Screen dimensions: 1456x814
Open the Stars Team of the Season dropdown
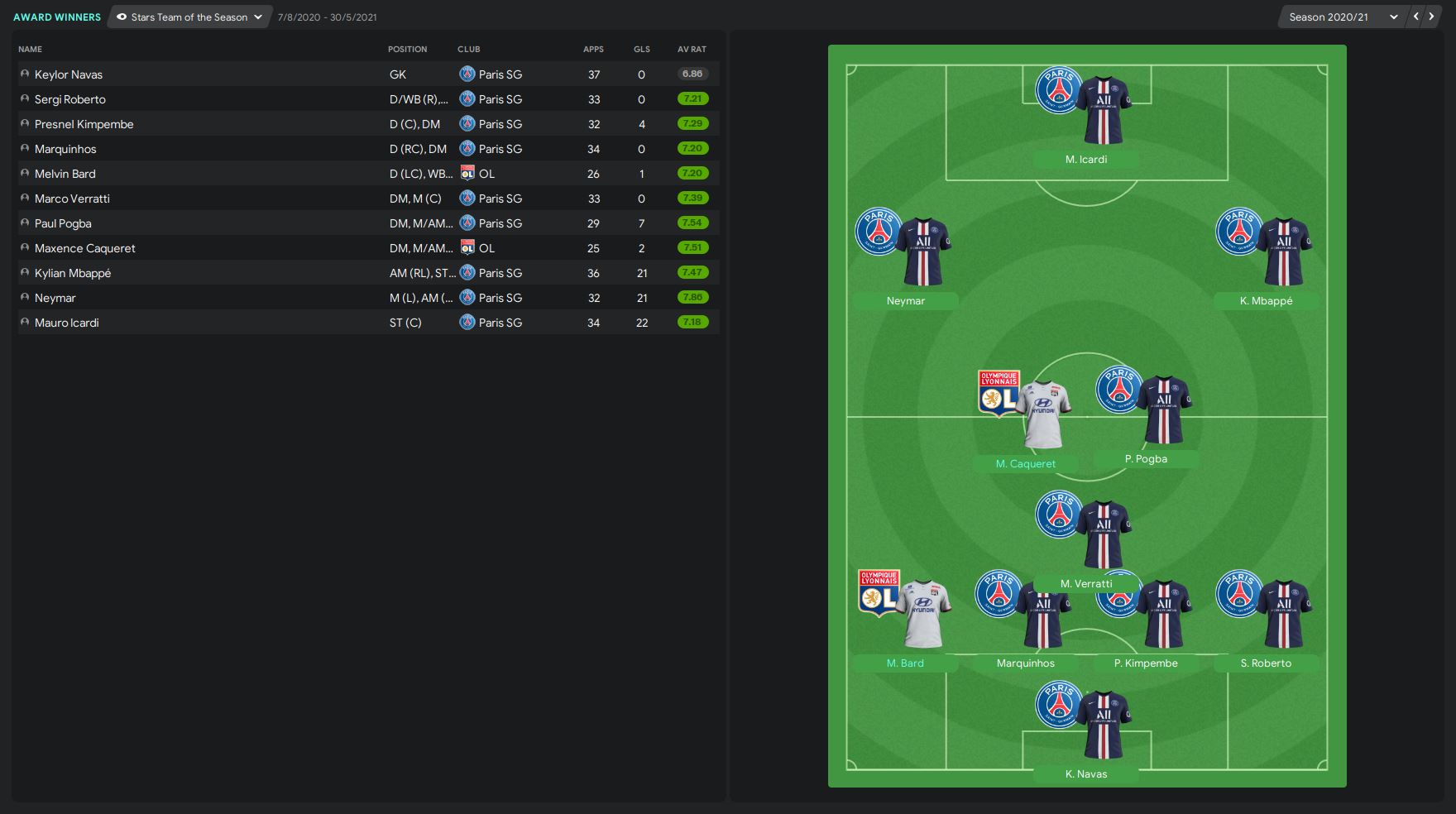pos(189,17)
